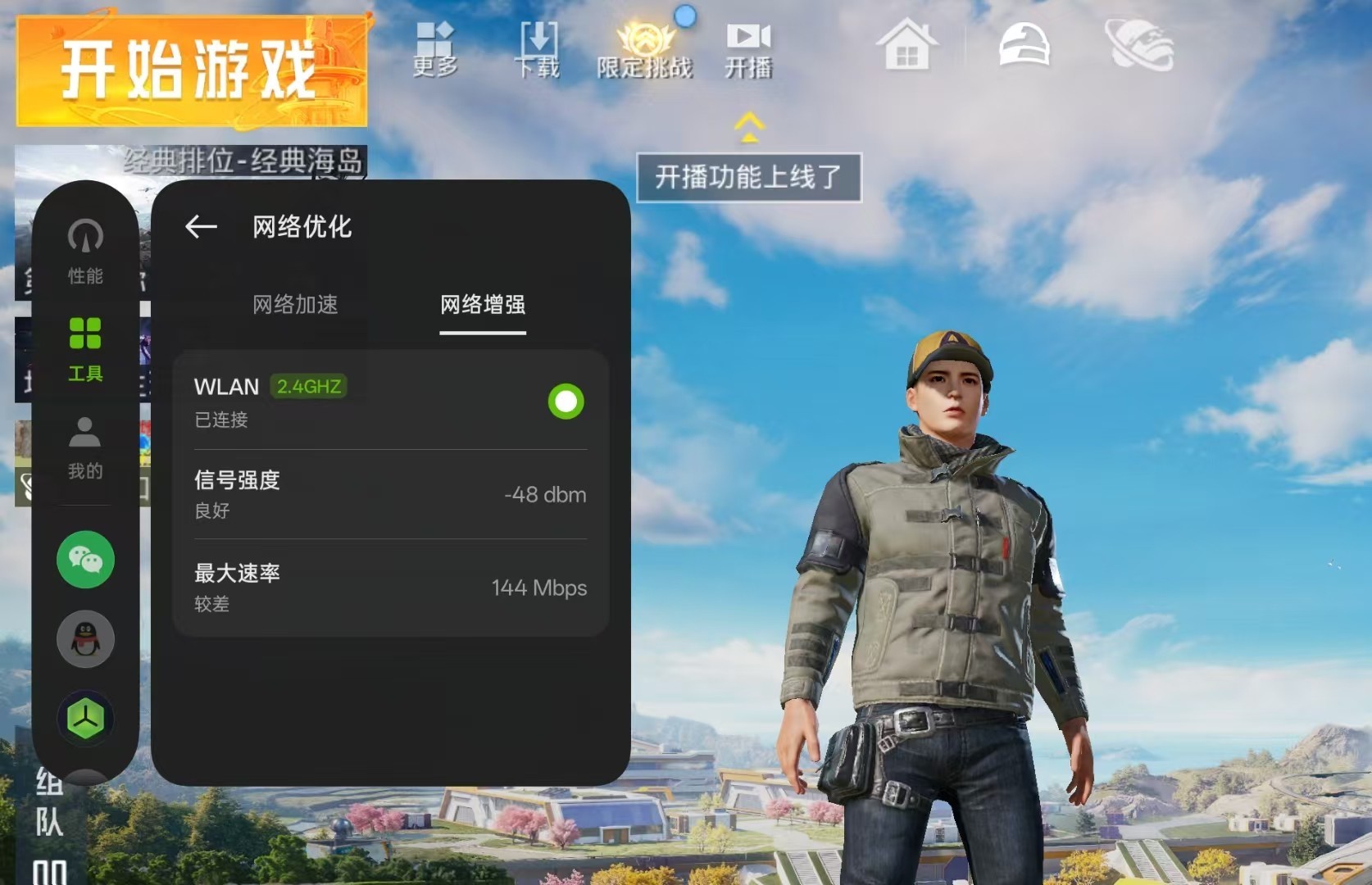
Task: Go back using the arrow in 网络优化
Action: coord(199,227)
